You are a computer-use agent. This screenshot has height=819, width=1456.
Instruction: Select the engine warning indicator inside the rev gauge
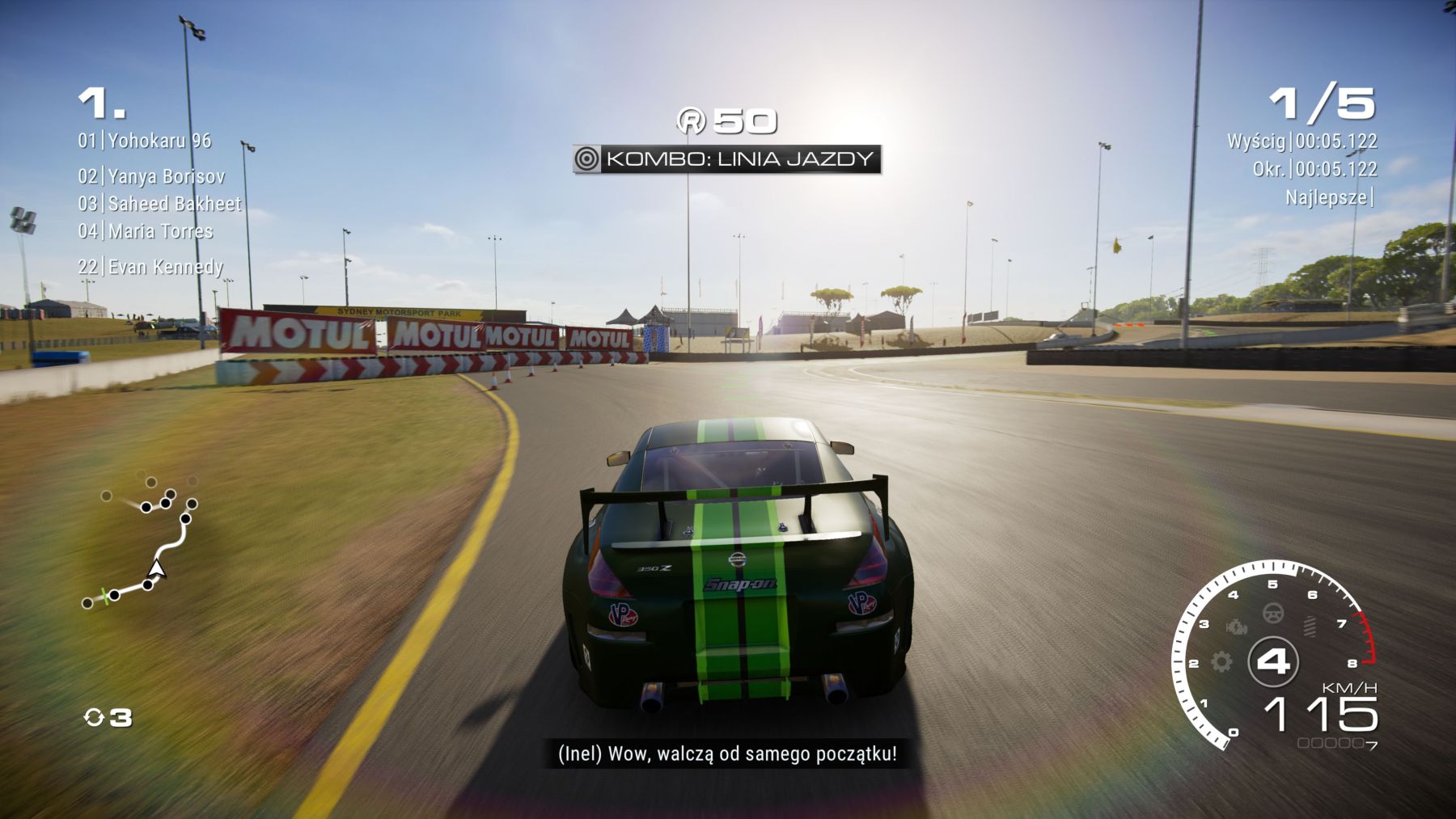(1236, 627)
